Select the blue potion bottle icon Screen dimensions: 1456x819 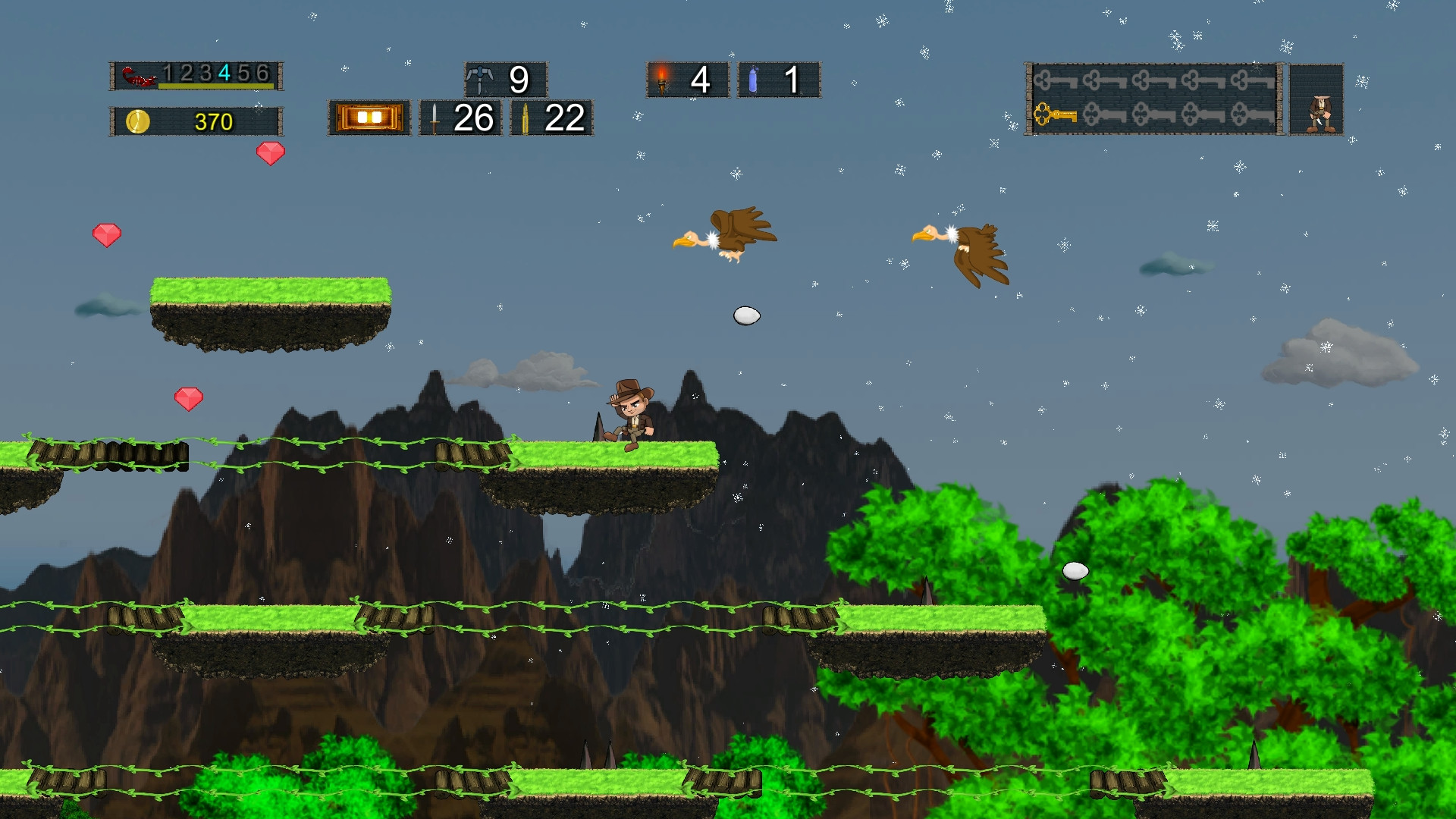point(754,78)
